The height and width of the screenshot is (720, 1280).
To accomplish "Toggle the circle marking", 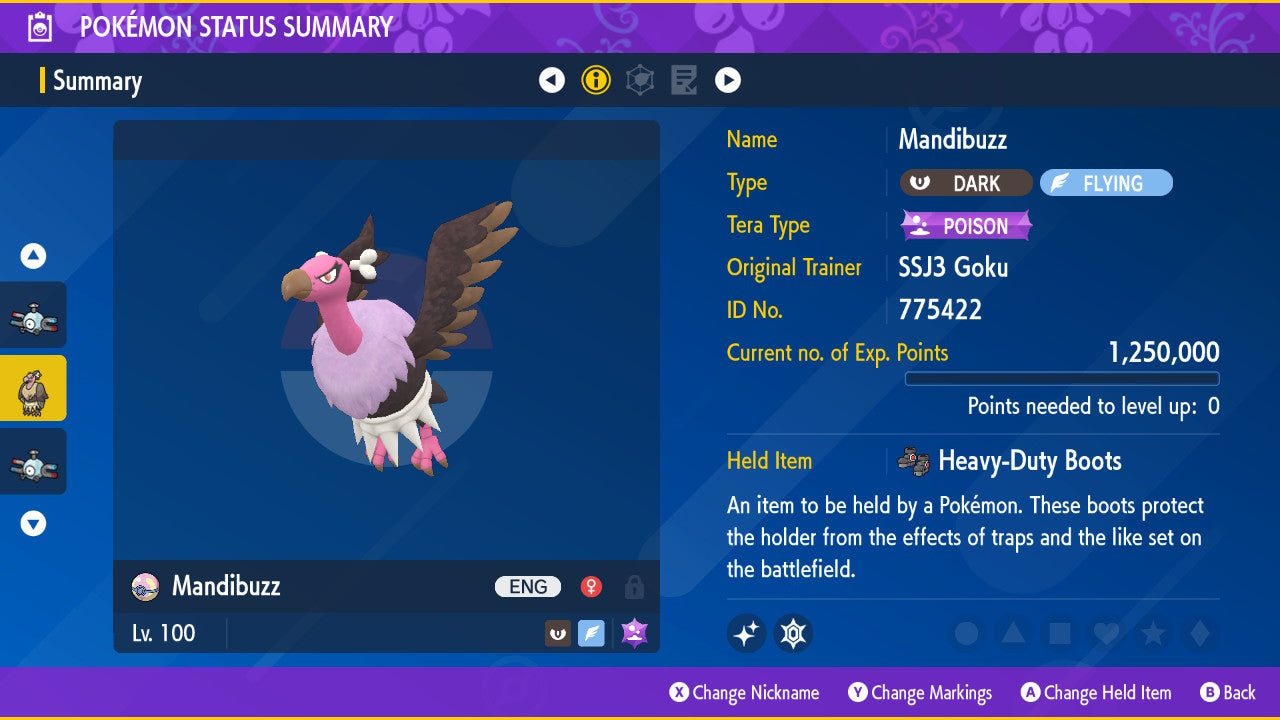I will click(966, 633).
